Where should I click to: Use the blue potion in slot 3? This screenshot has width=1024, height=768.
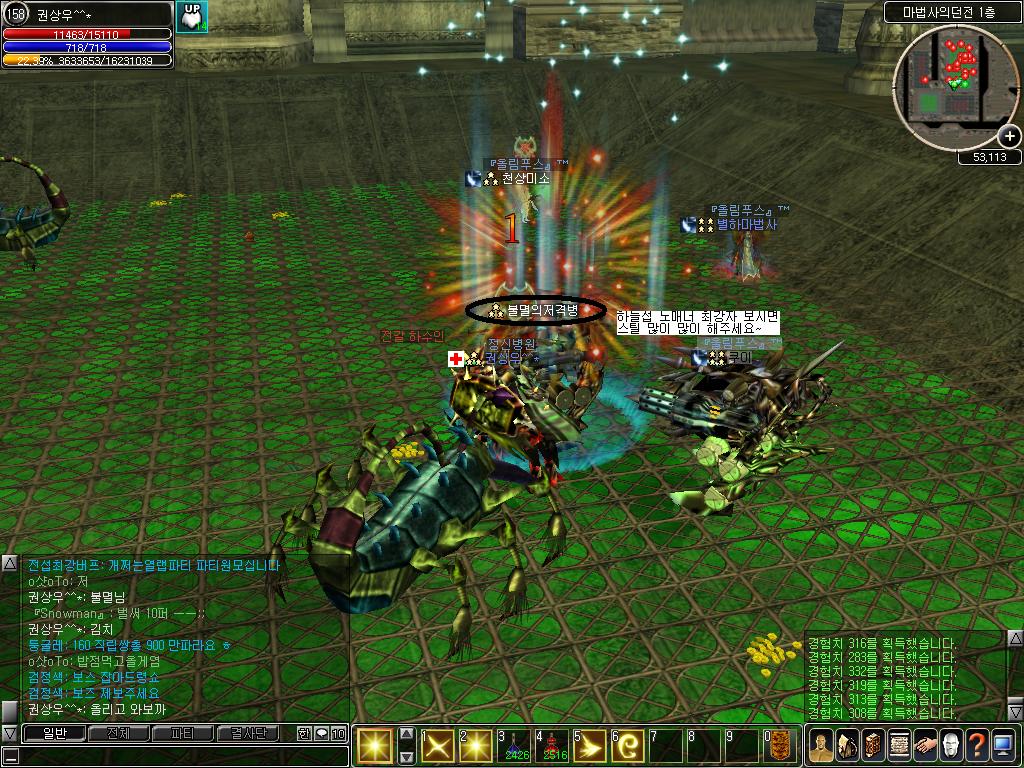[513, 746]
